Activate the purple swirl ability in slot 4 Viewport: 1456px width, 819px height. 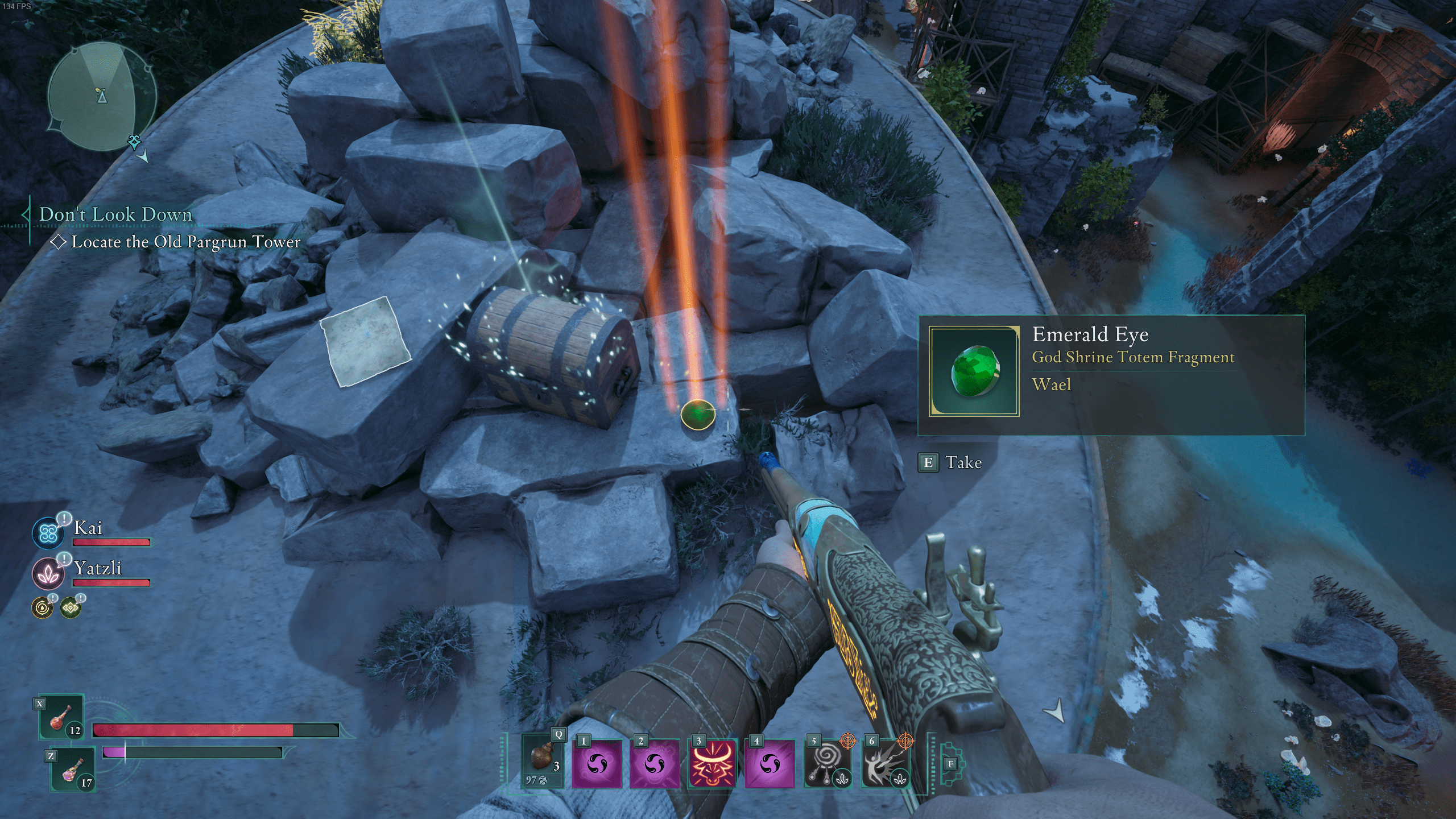[770, 764]
